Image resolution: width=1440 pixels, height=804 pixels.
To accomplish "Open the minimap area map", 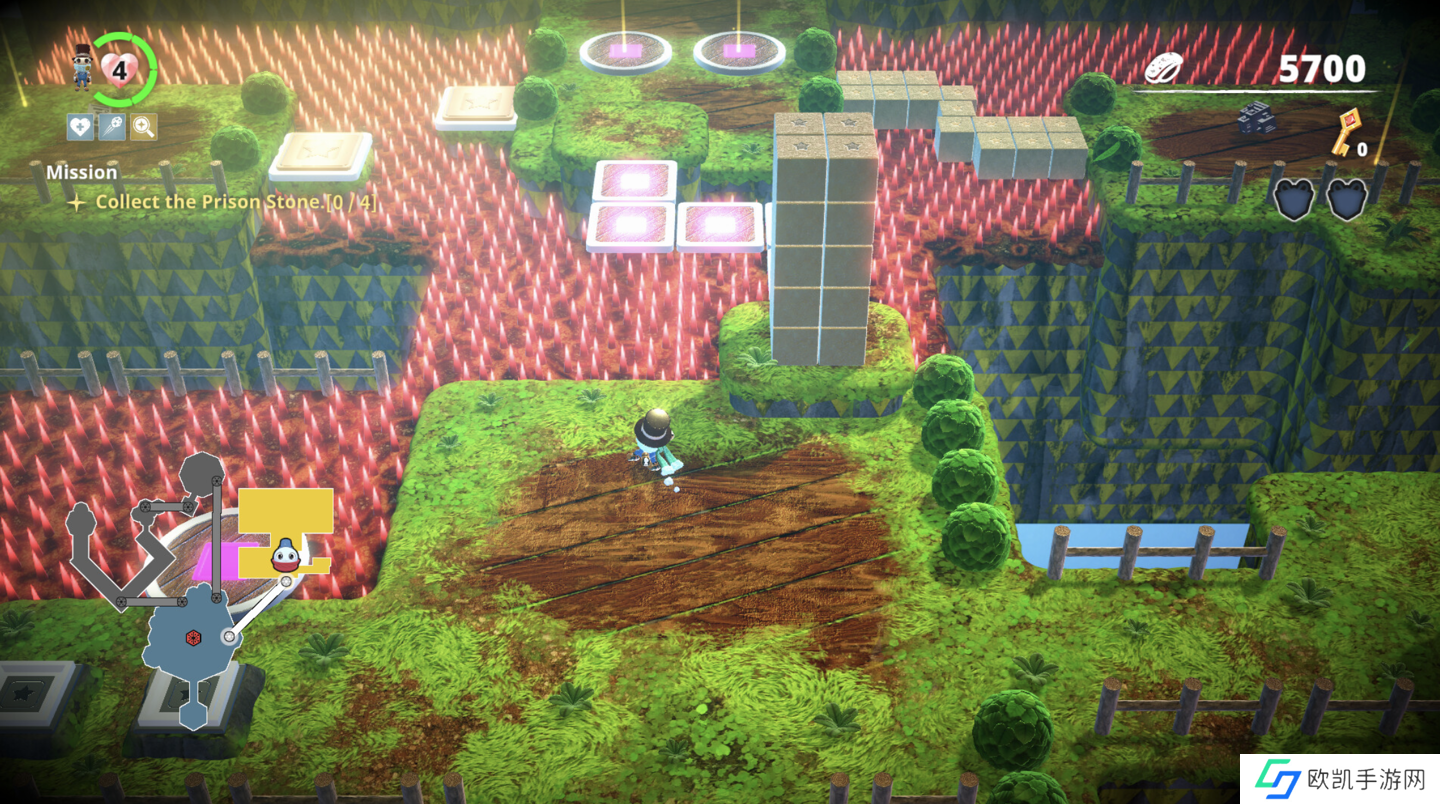I will coord(200,590).
